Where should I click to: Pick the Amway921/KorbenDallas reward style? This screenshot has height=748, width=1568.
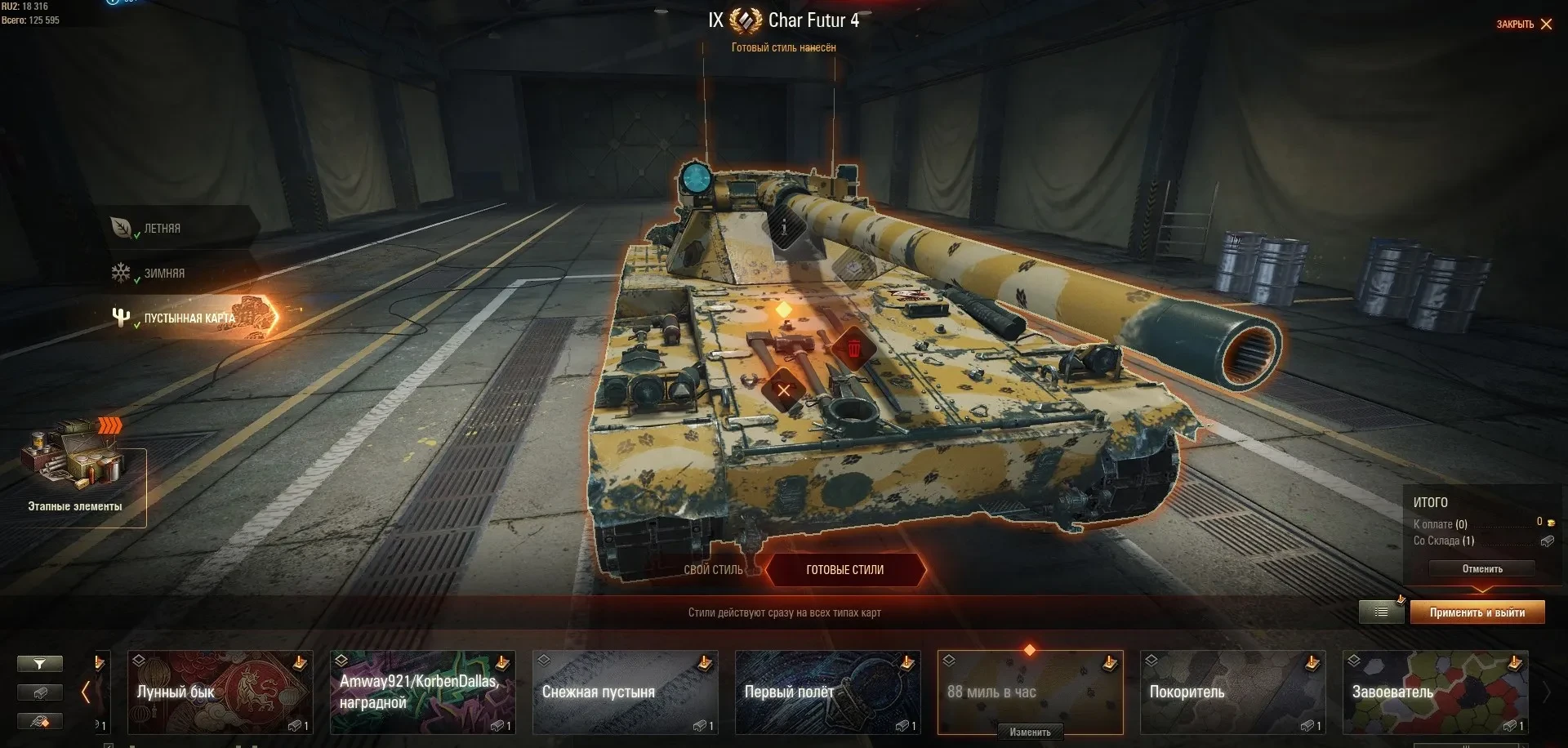coord(422,692)
